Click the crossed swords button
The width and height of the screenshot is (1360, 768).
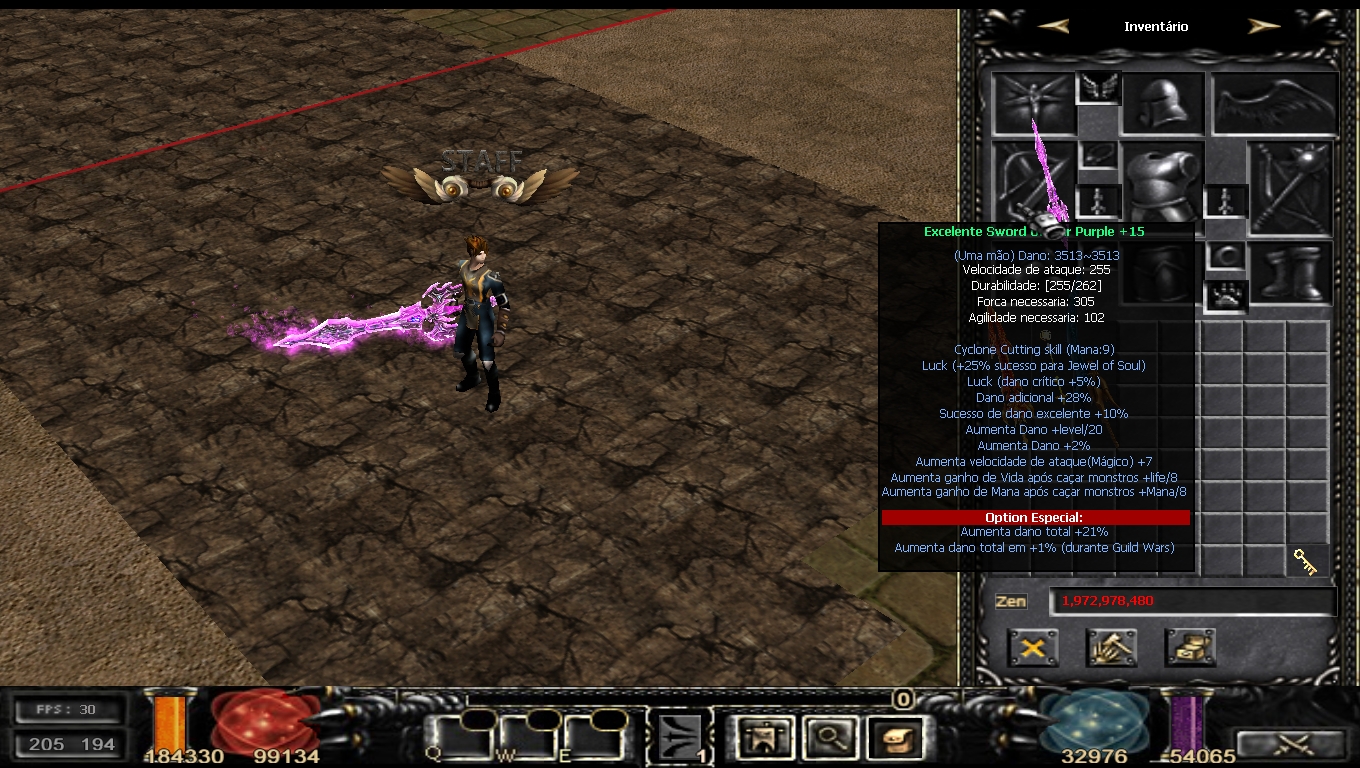tap(1291, 745)
